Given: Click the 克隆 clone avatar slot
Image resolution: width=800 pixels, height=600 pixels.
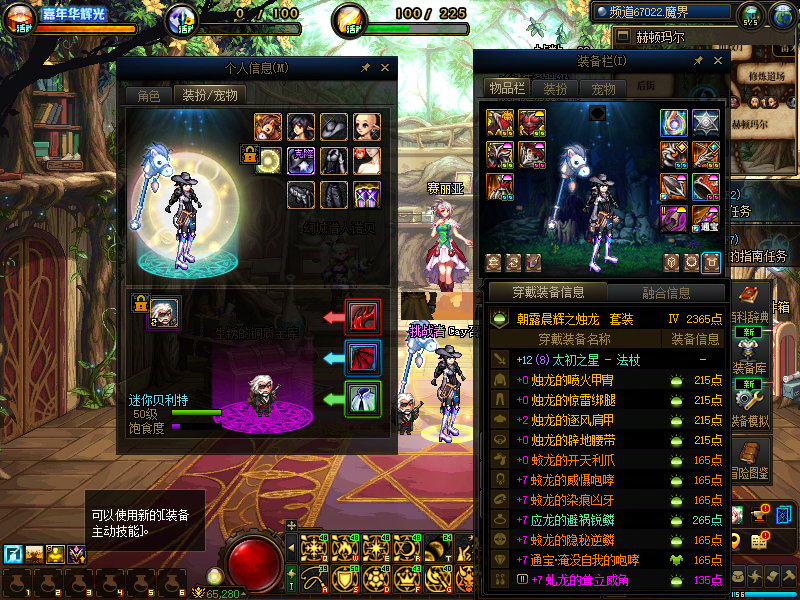Looking at the screenshot, I should click(301, 160).
